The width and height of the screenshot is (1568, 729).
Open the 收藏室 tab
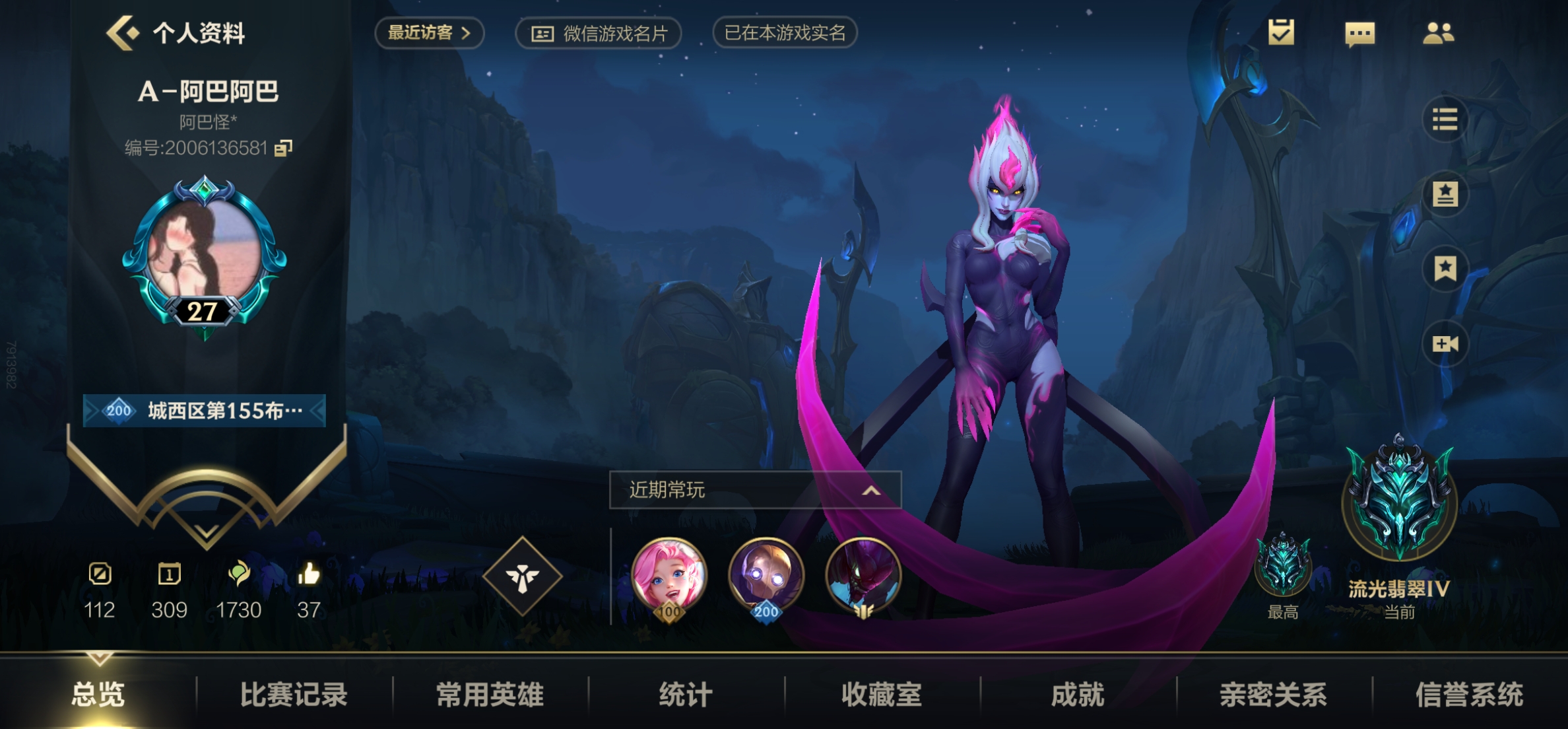click(x=882, y=694)
